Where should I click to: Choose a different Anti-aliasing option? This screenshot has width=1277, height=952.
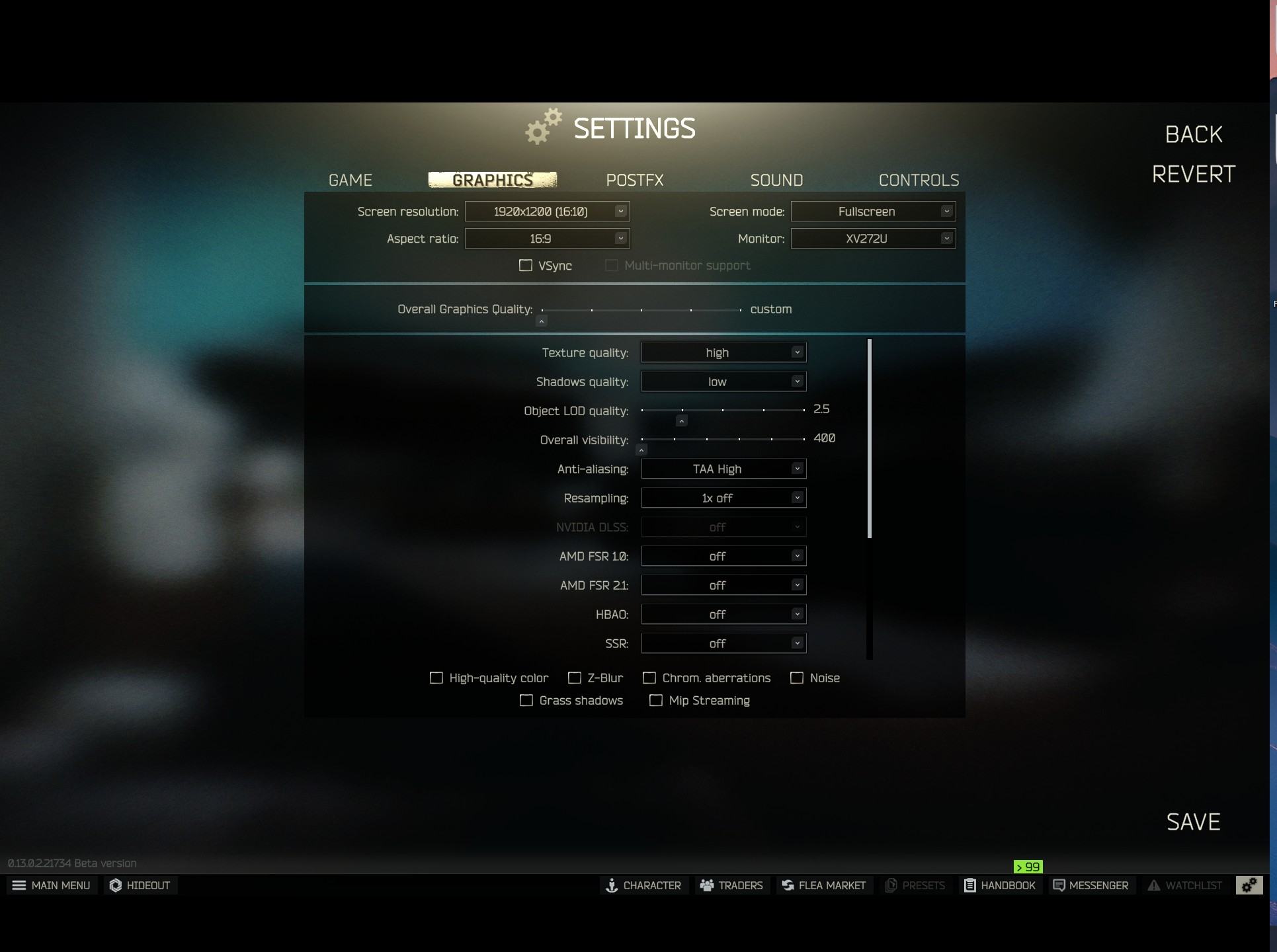pyautogui.click(x=723, y=469)
